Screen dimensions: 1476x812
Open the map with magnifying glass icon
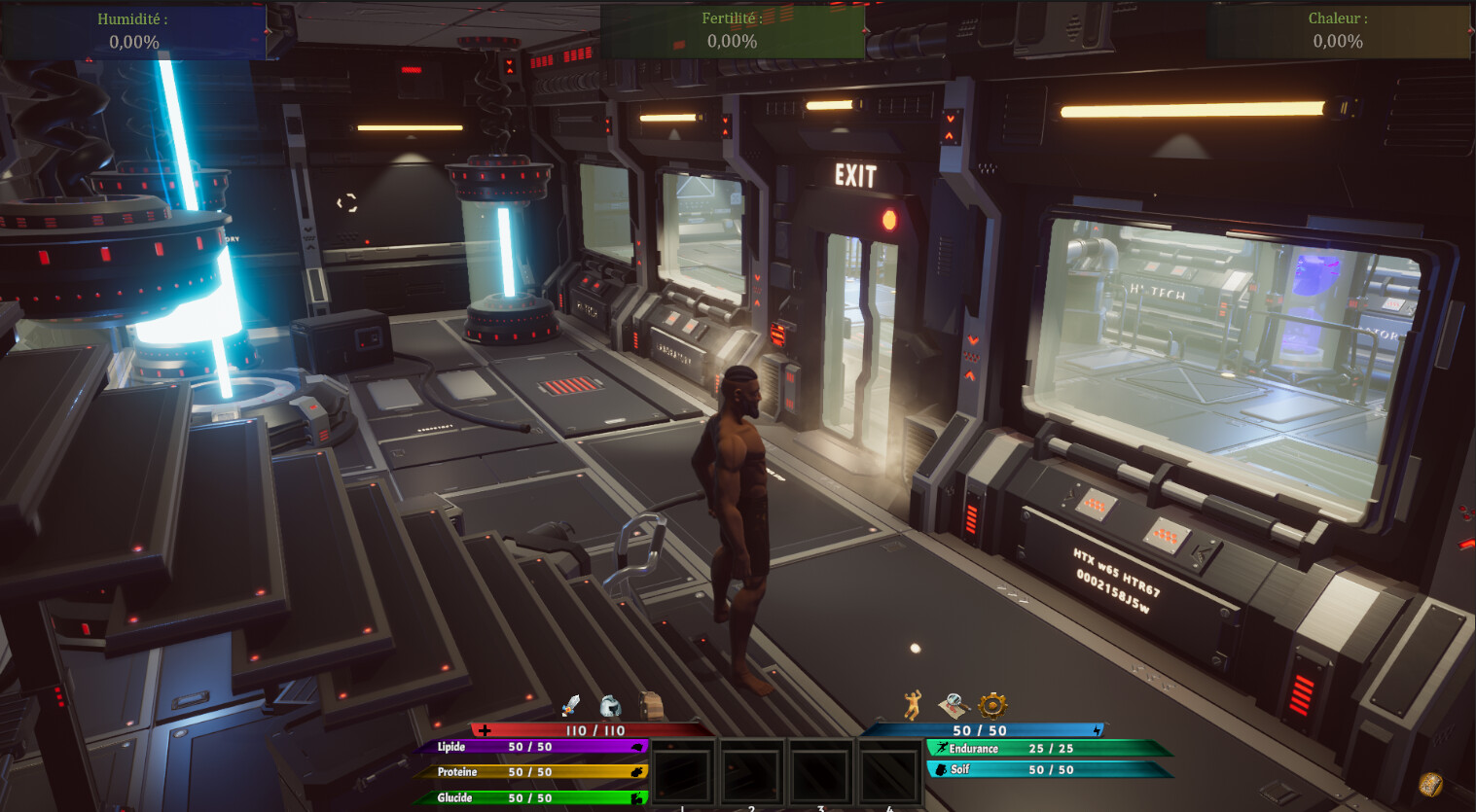coord(953,704)
